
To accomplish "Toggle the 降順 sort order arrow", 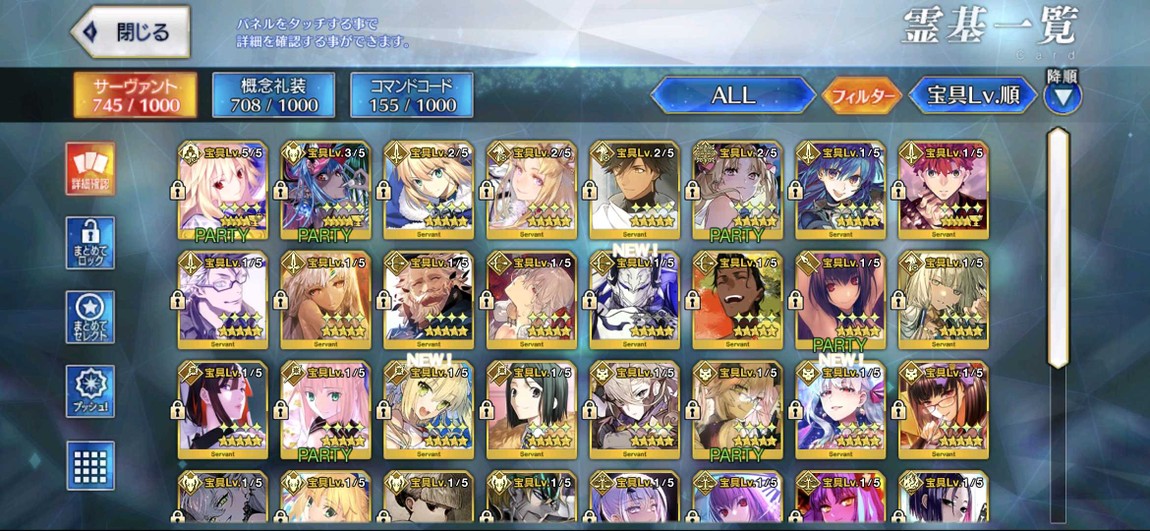I will 1063,97.
